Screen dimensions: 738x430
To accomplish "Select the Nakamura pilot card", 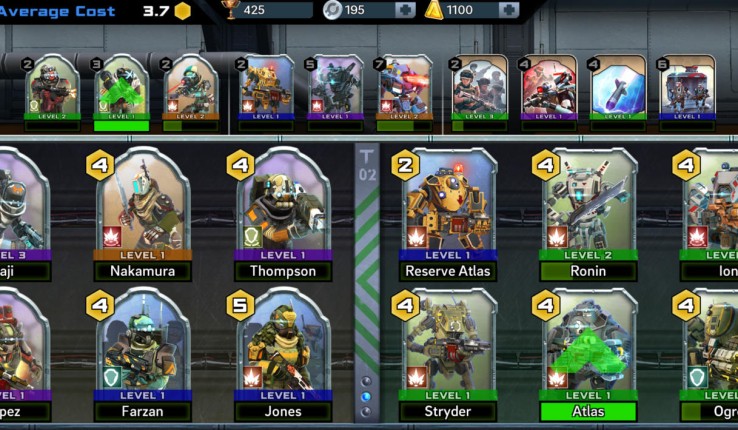I will [143, 213].
